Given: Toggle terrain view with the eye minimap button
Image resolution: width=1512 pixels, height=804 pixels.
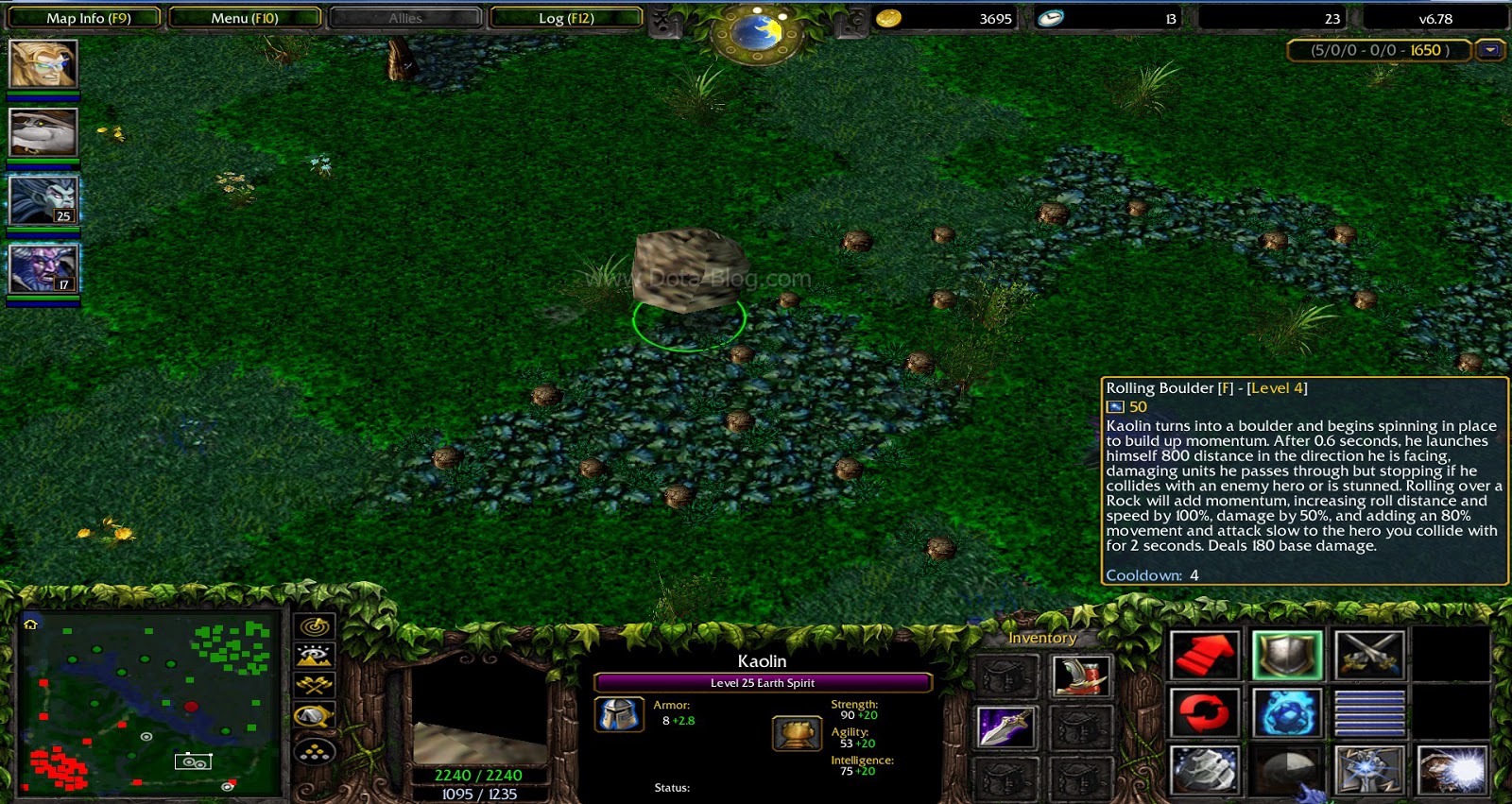Looking at the screenshot, I should coord(314,655).
